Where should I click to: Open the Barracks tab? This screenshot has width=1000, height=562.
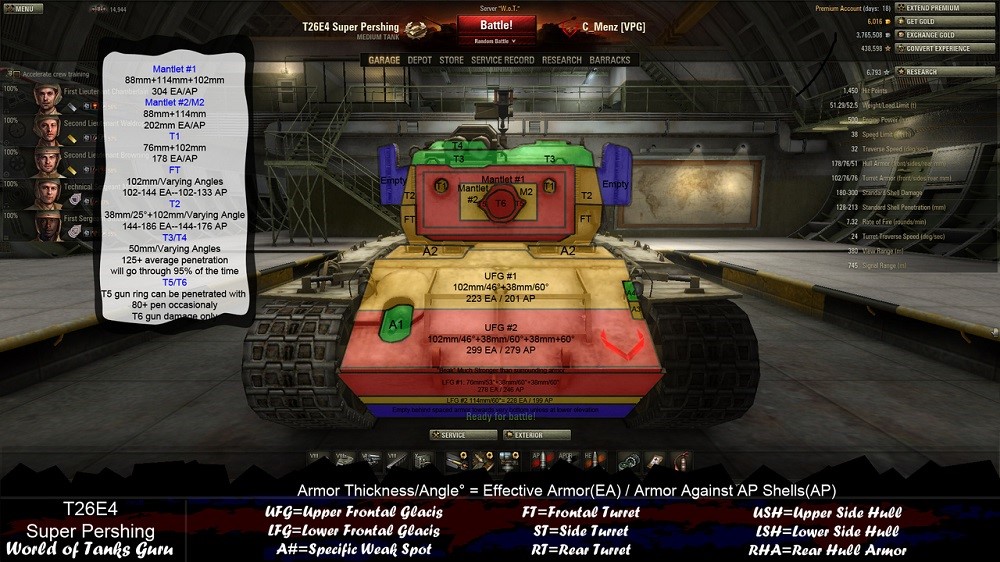[x=610, y=60]
